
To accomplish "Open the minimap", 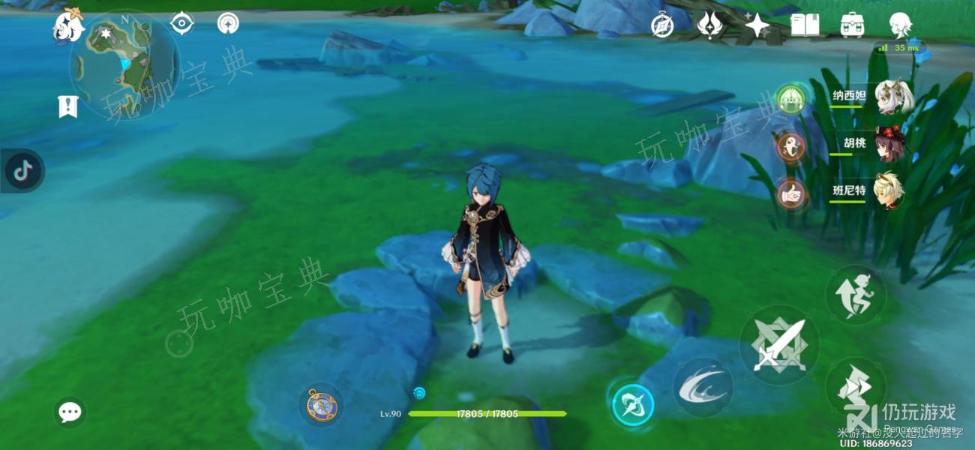I will coord(124,63).
